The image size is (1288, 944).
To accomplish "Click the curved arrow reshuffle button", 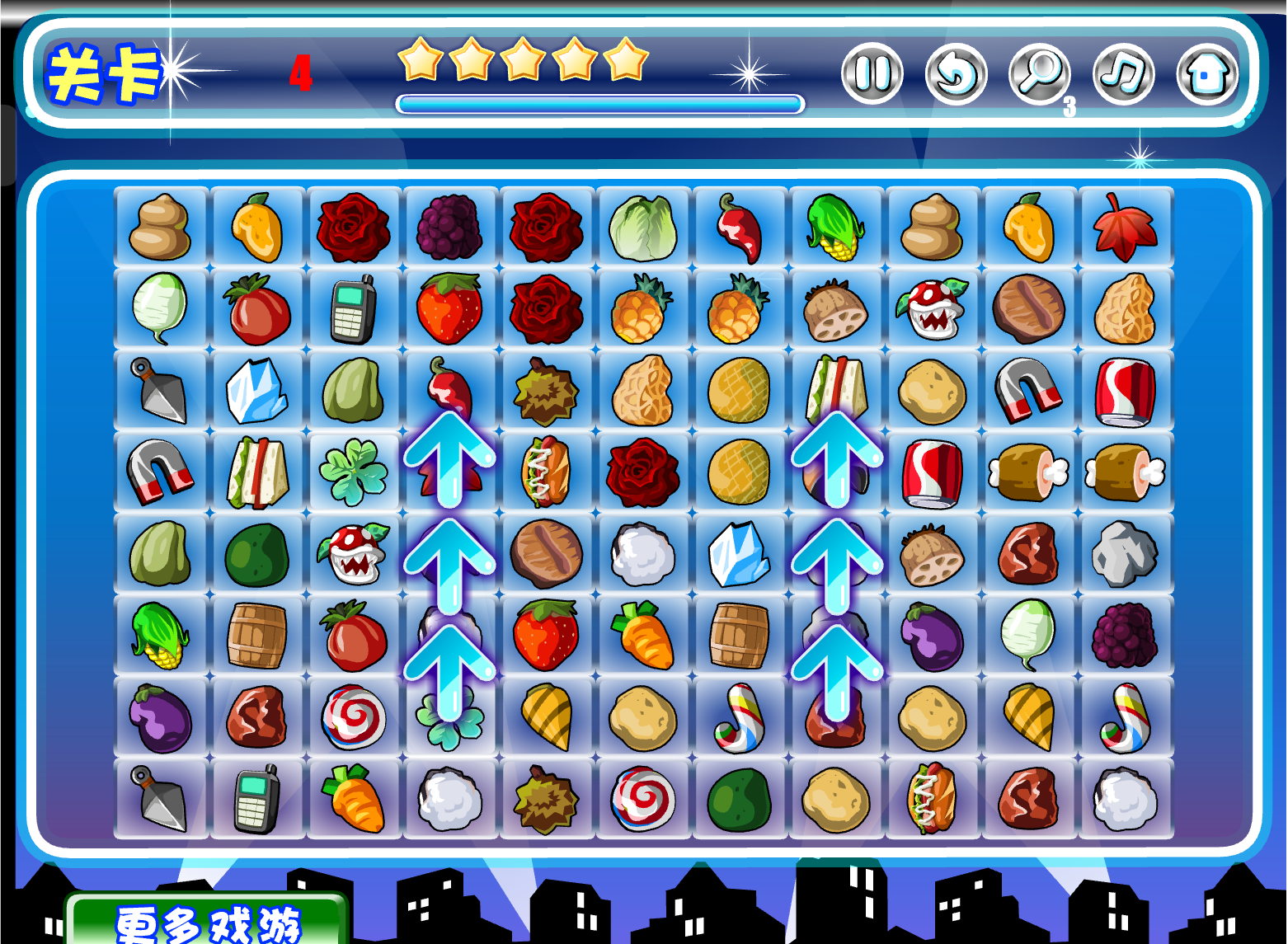I will pyautogui.click(x=956, y=73).
